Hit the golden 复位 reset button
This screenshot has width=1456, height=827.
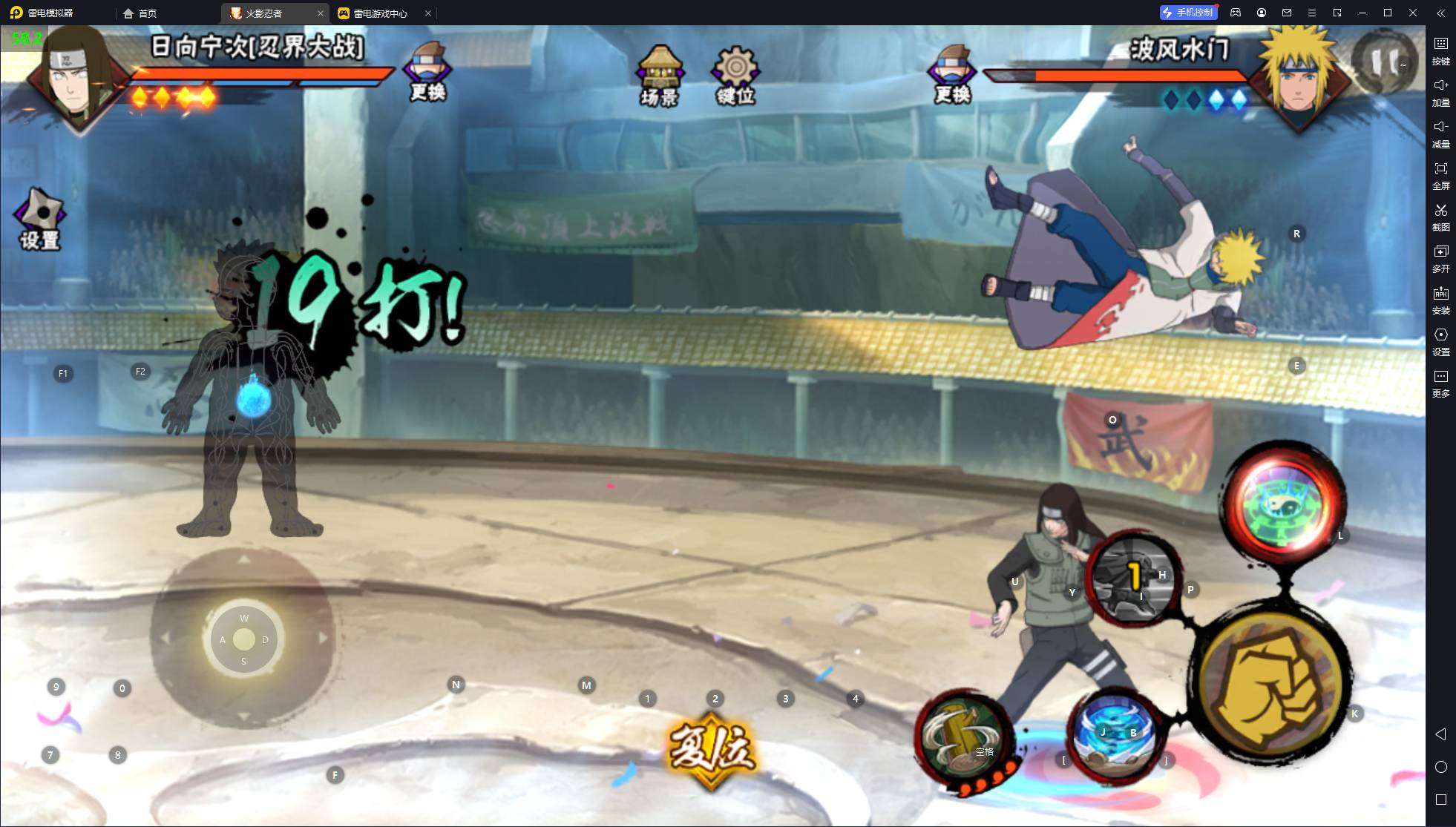(x=711, y=749)
